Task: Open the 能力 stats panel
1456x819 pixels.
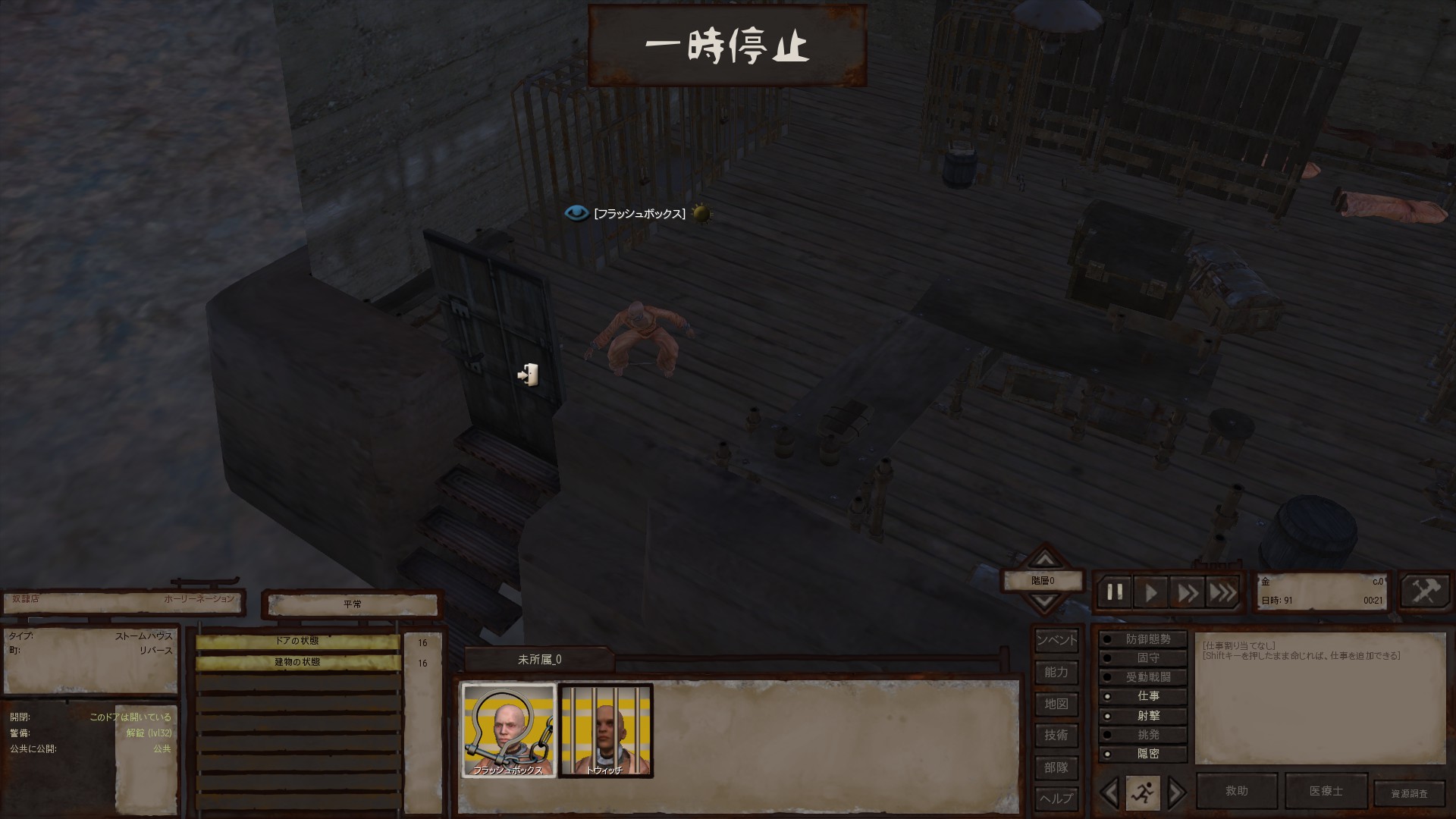Action: [x=1056, y=672]
